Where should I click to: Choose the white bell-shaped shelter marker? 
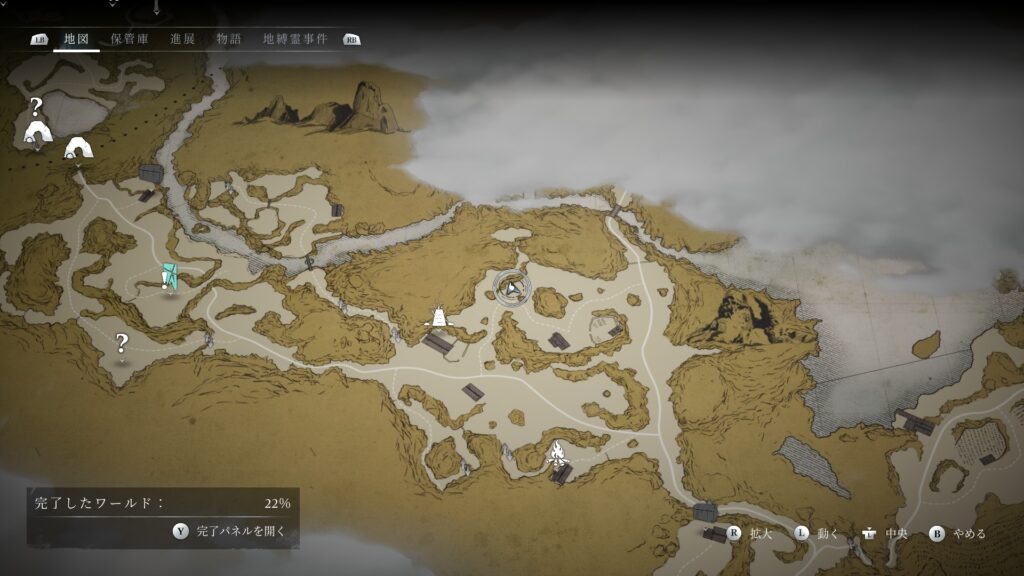click(438, 318)
